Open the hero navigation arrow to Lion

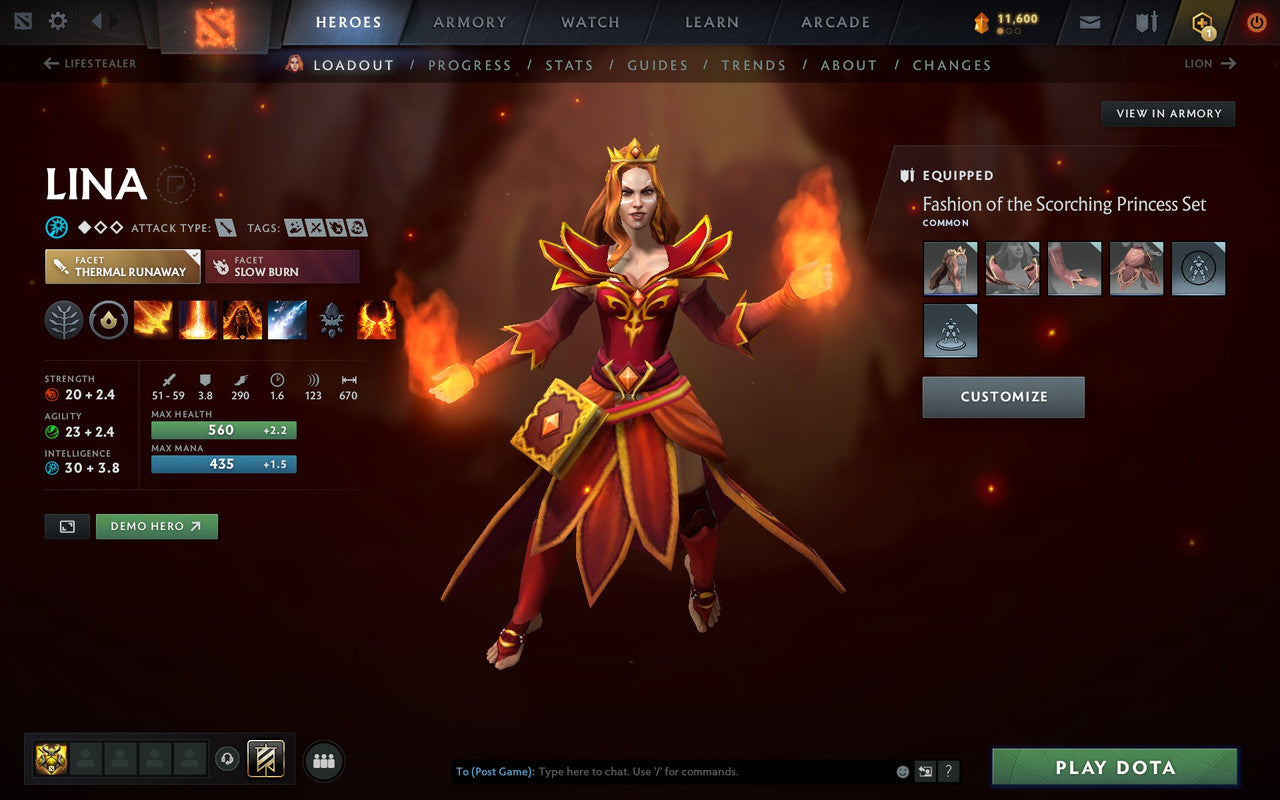click(1229, 63)
